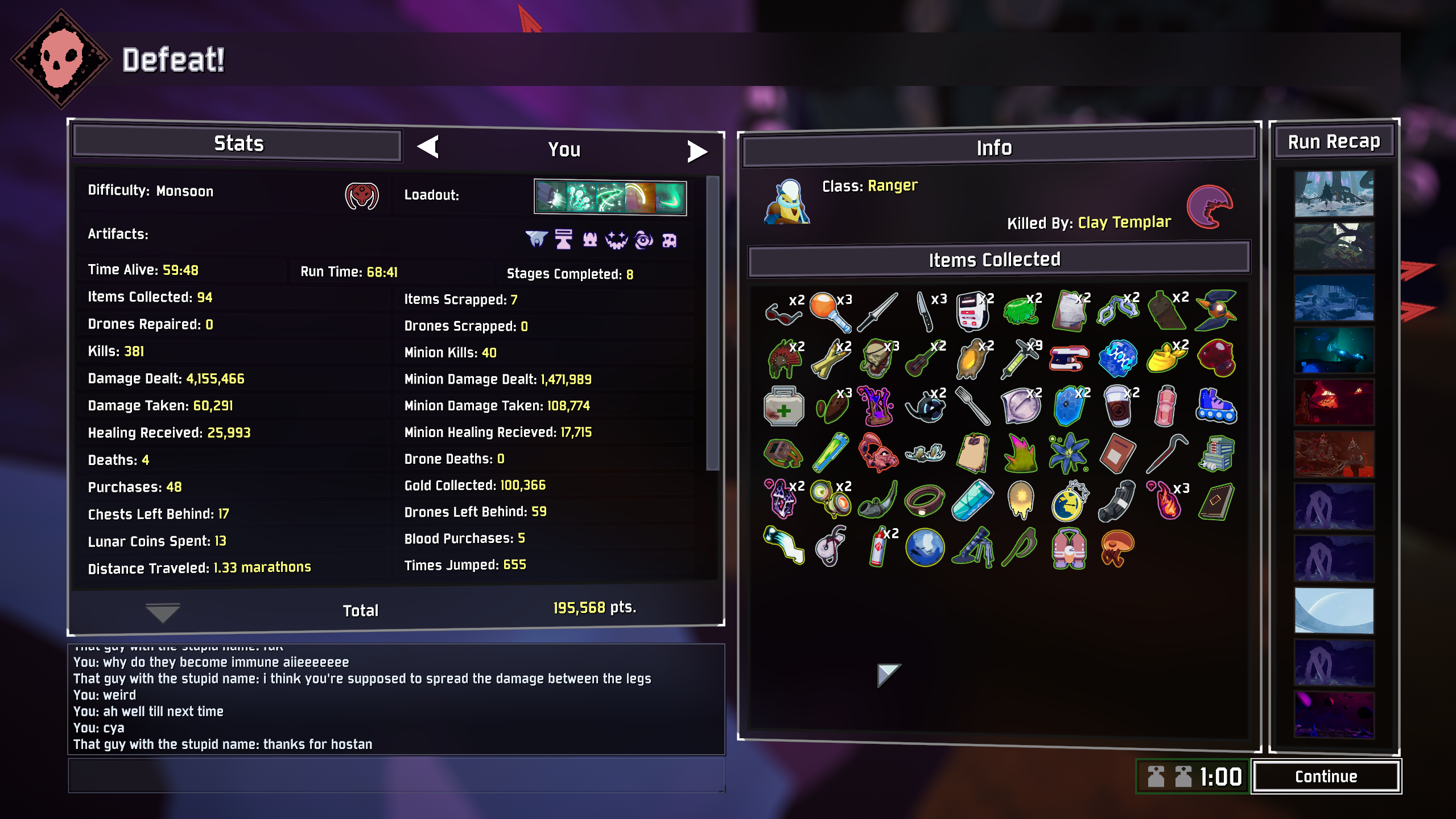Select the crowbar item icon

click(1166, 454)
